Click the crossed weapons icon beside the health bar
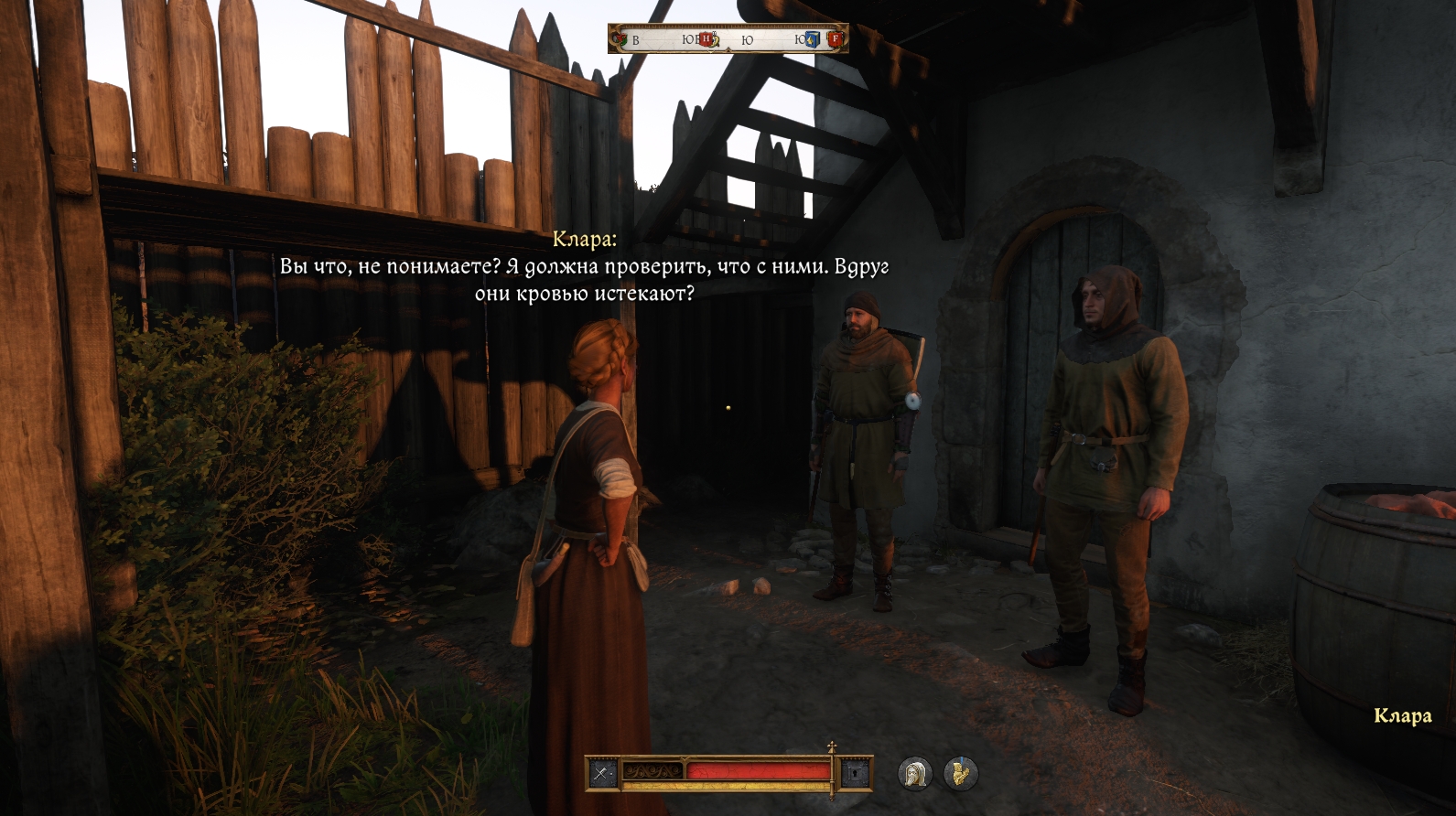1456x816 pixels. pyautogui.click(x=601, y=774)
